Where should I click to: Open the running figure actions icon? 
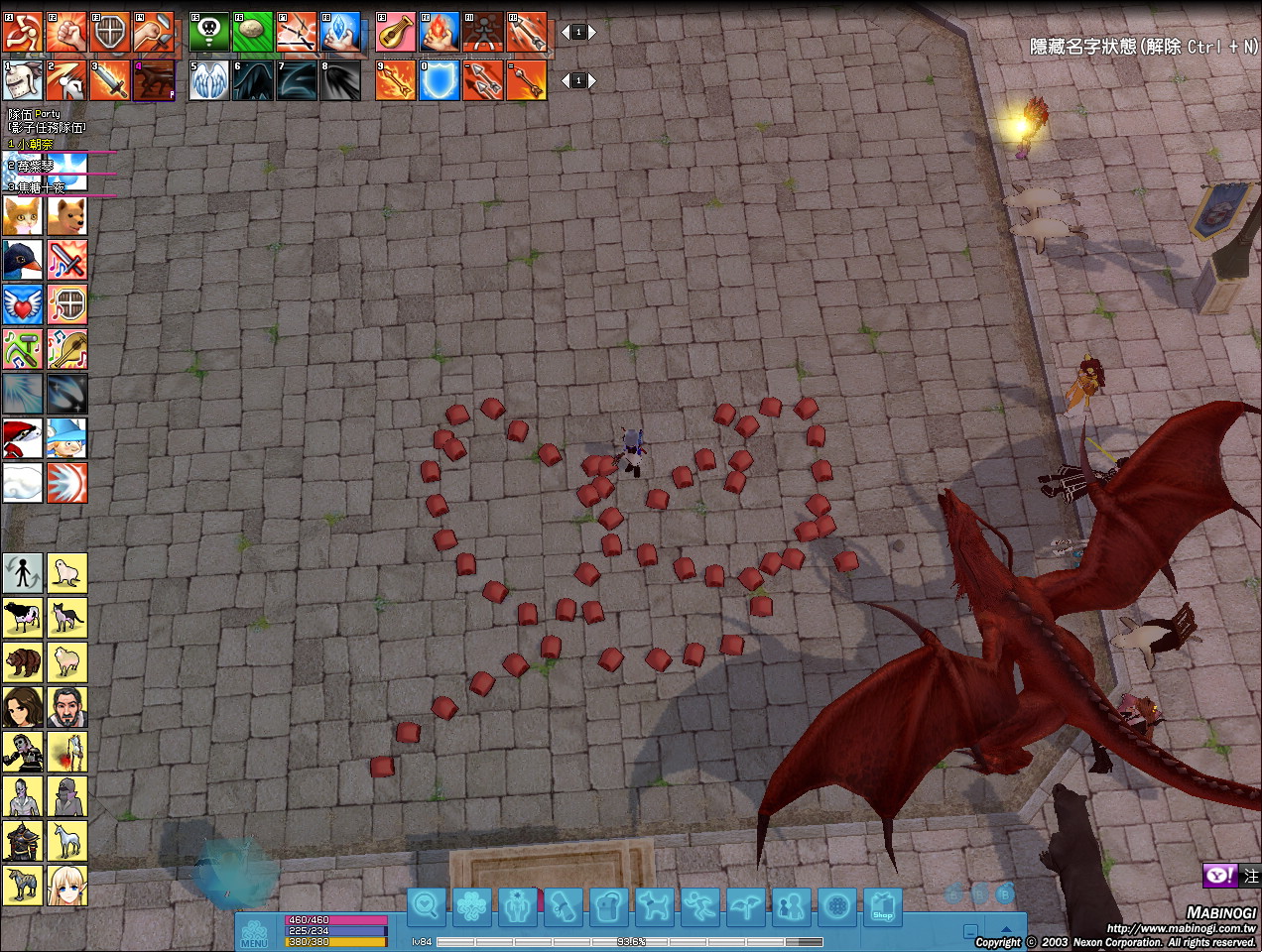coord(699,906)
